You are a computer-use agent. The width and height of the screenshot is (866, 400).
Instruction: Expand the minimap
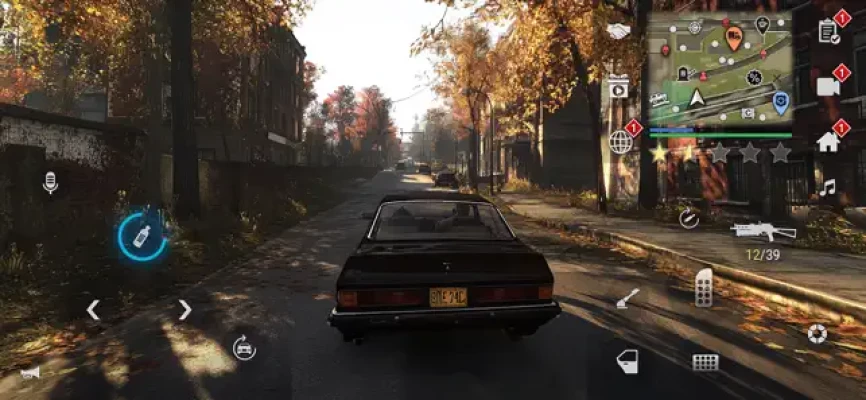pos(719,68)
